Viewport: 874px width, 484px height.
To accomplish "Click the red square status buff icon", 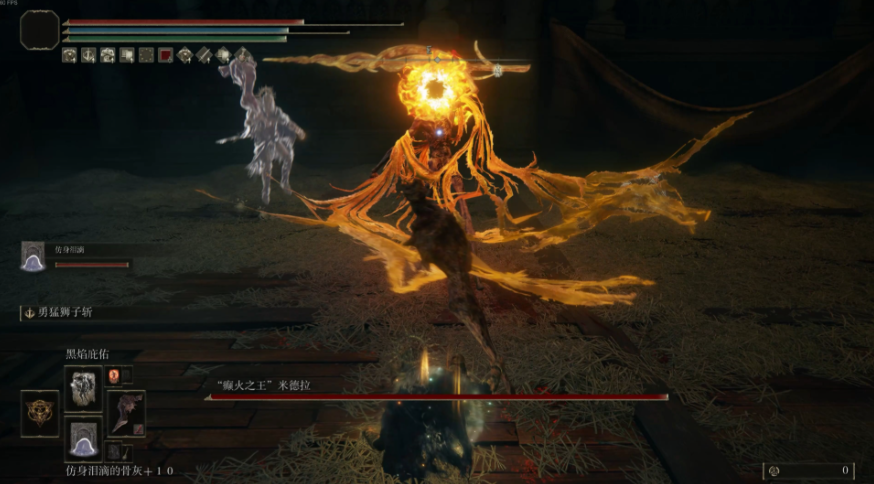I will (166, 55).
